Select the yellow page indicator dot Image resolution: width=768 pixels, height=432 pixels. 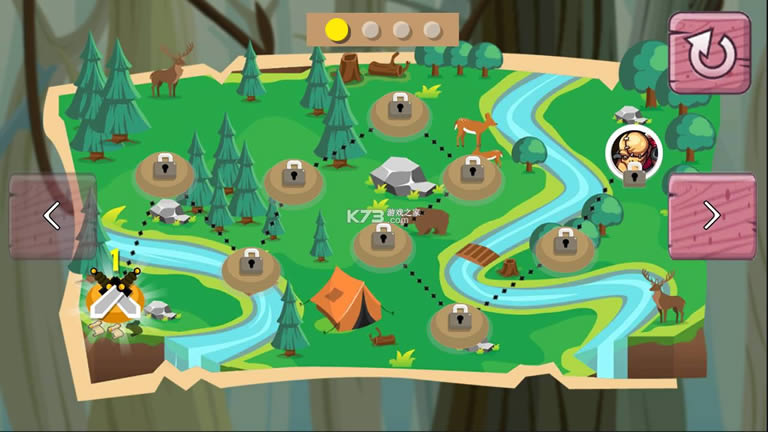[339, 30]
